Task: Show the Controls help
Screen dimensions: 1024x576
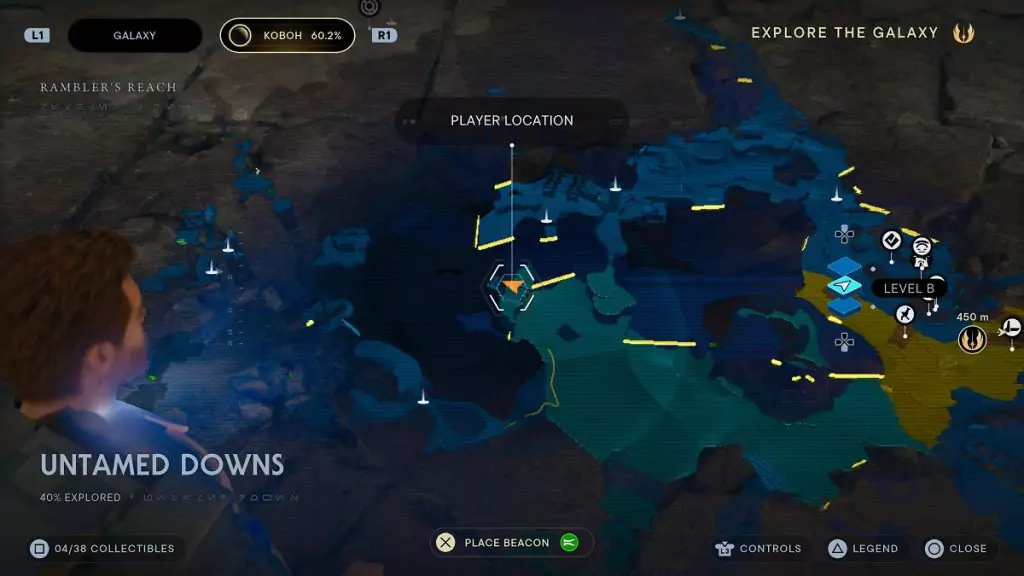Action: pos(759,548)
